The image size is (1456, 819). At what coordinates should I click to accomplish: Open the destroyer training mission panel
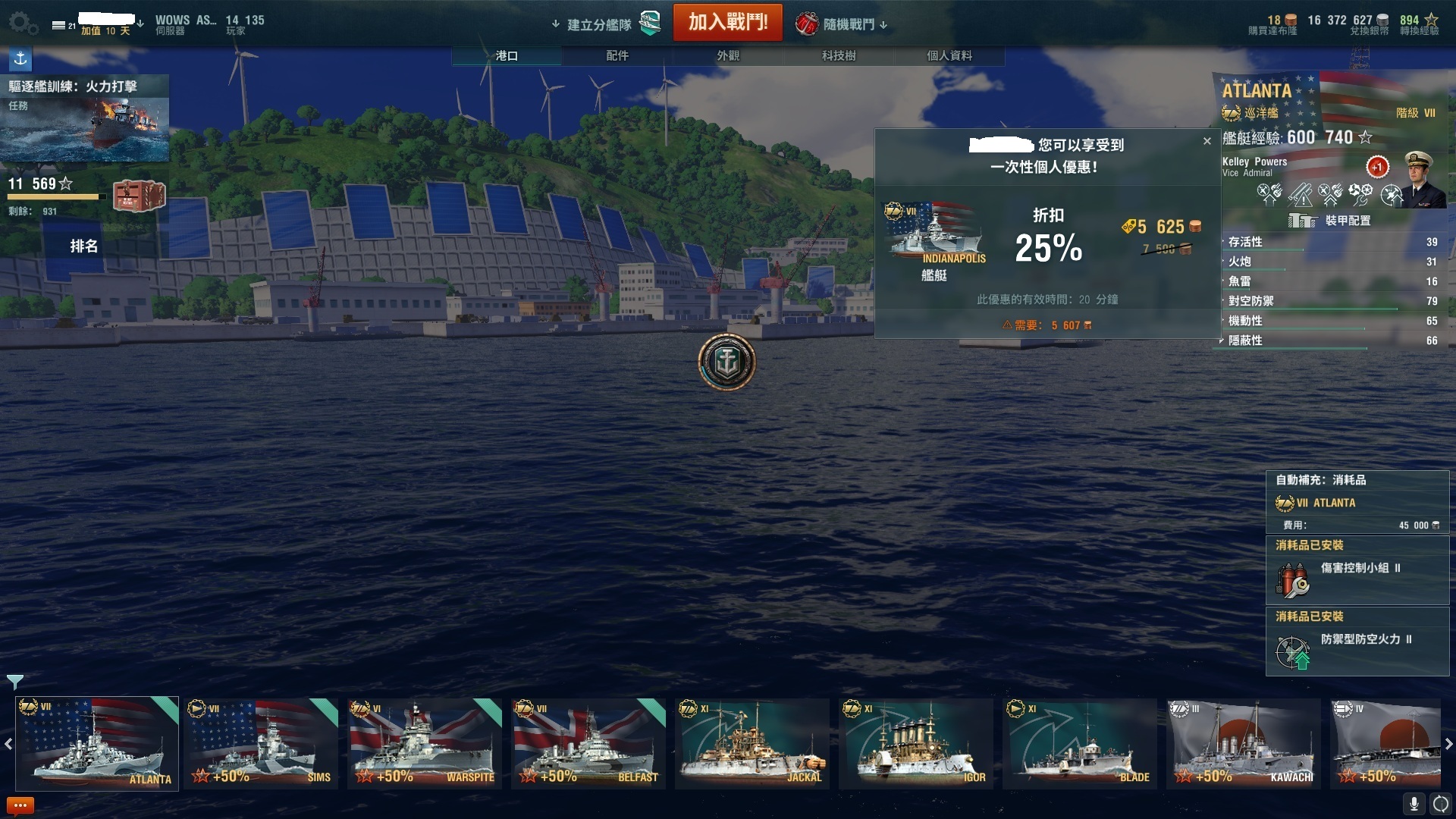tap(84, 118)
